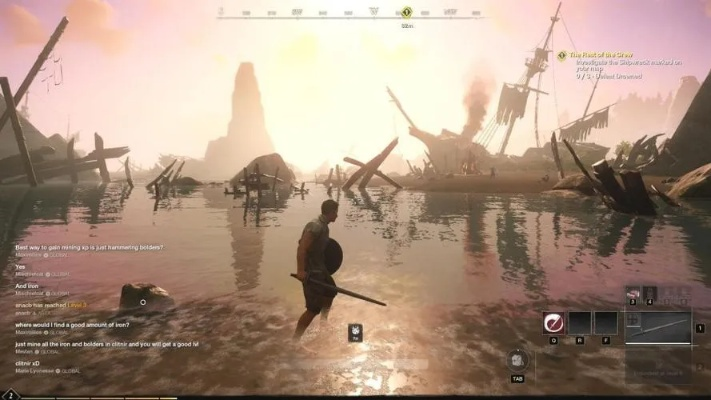Select the equipped sword weapon slot
The image size is (711, 400).
coord(658,326)
